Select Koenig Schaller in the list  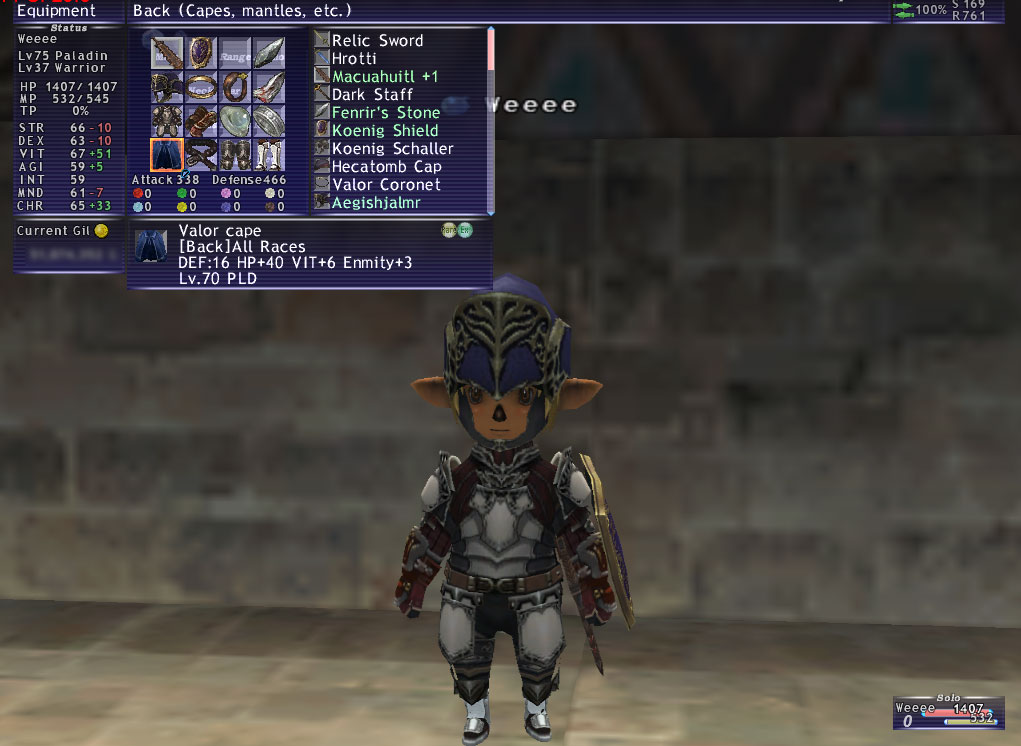[392, 149]
